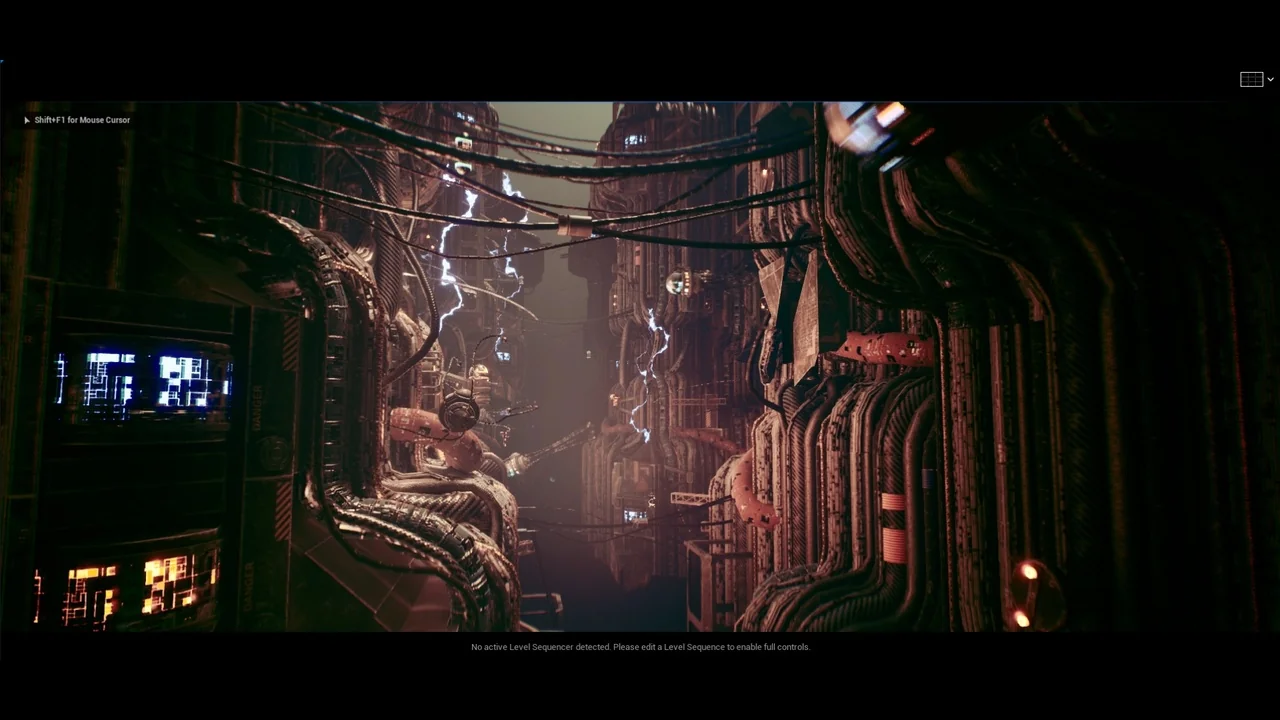This screenshot has width=1280, height=720.
Task: Click the blue arrow in the top-left corner
Action: click(x=3, y=60)
